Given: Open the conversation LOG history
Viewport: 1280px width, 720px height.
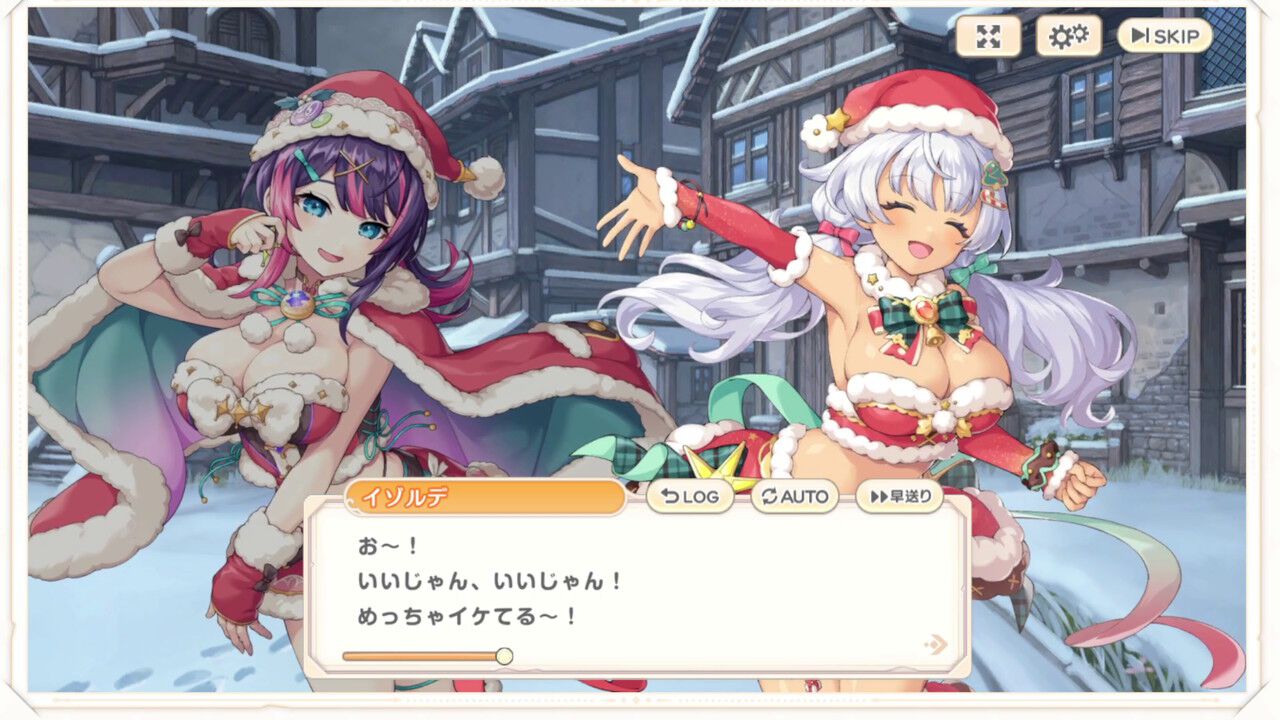Looking at the screenshot, I should click(692, 496).
